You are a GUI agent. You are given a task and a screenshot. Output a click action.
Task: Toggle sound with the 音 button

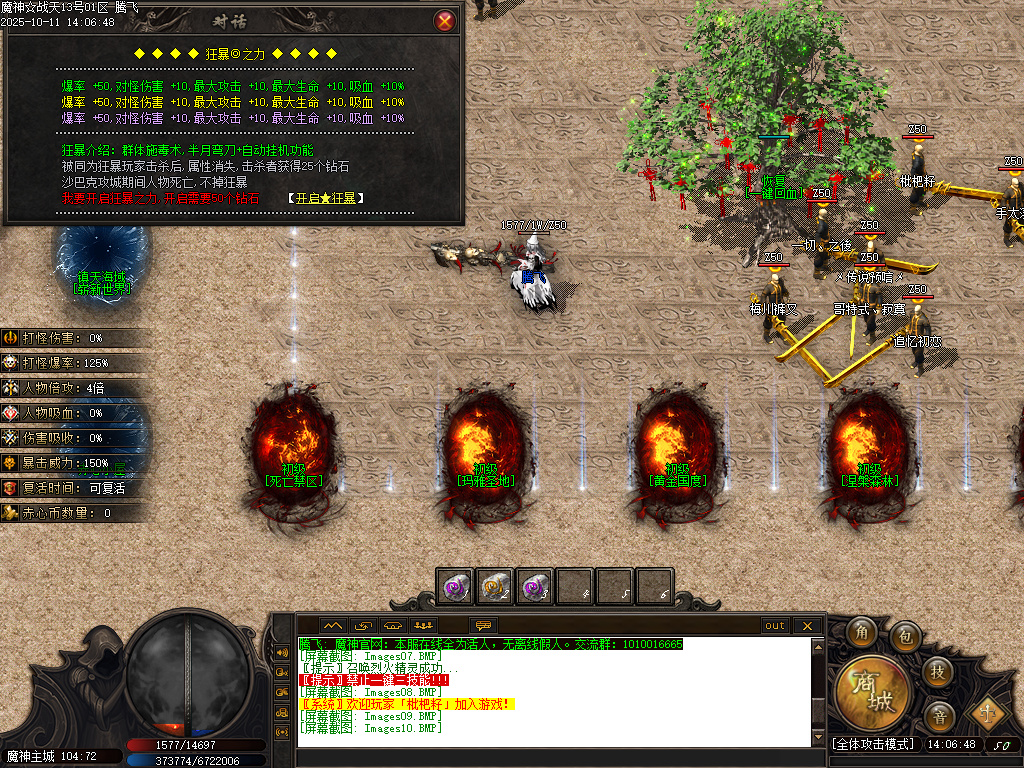[938, 715]
